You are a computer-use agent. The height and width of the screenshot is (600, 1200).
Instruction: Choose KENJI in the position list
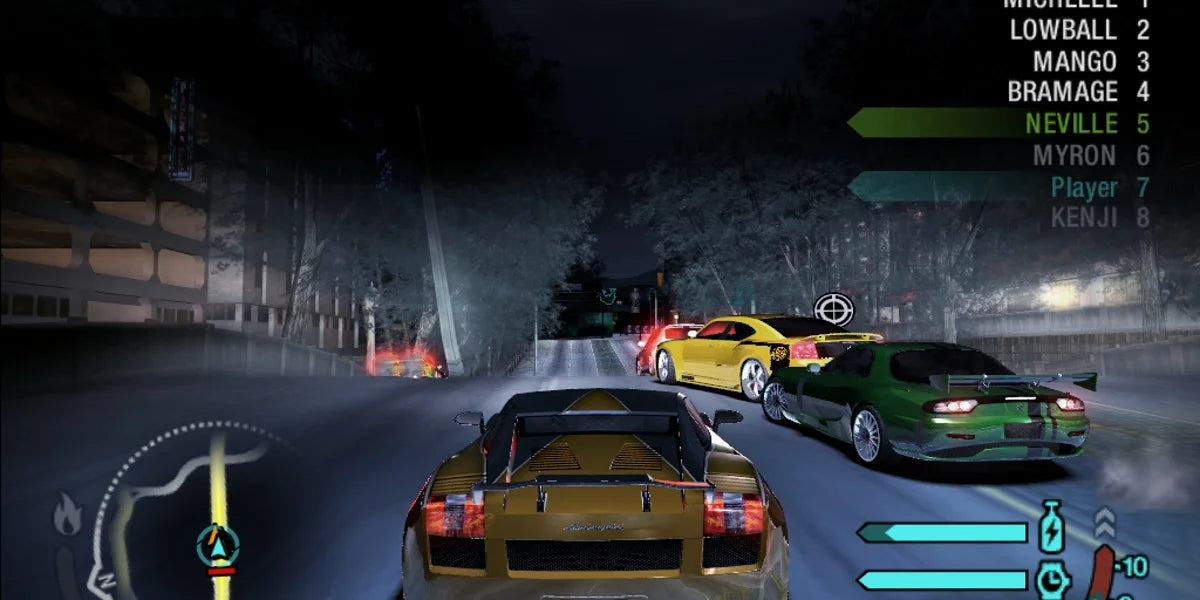coord(1099,217)
